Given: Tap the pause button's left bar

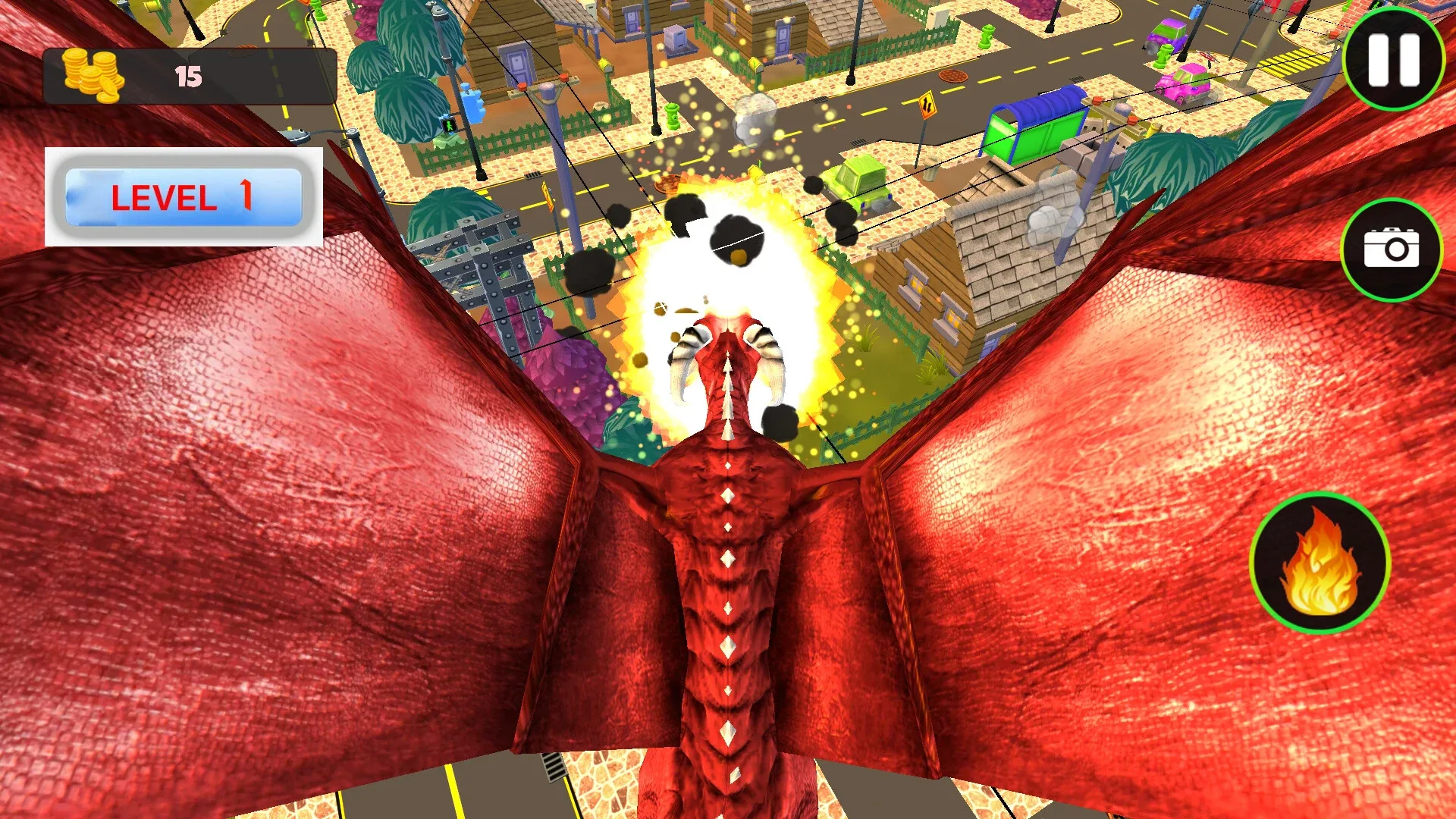Looking at the screenshot, I should pos(1380,62).
